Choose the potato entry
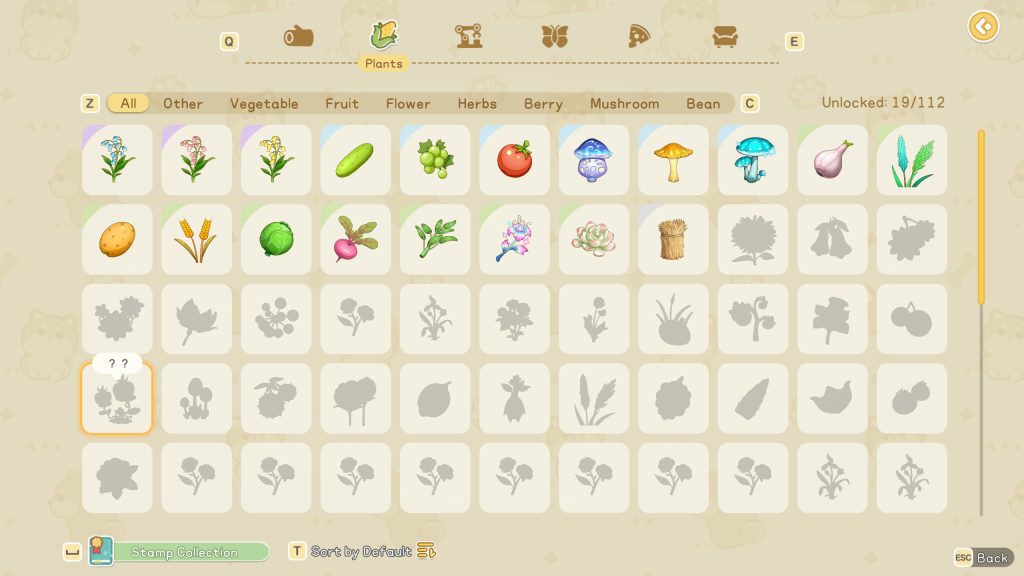 (x=117, y=239)
